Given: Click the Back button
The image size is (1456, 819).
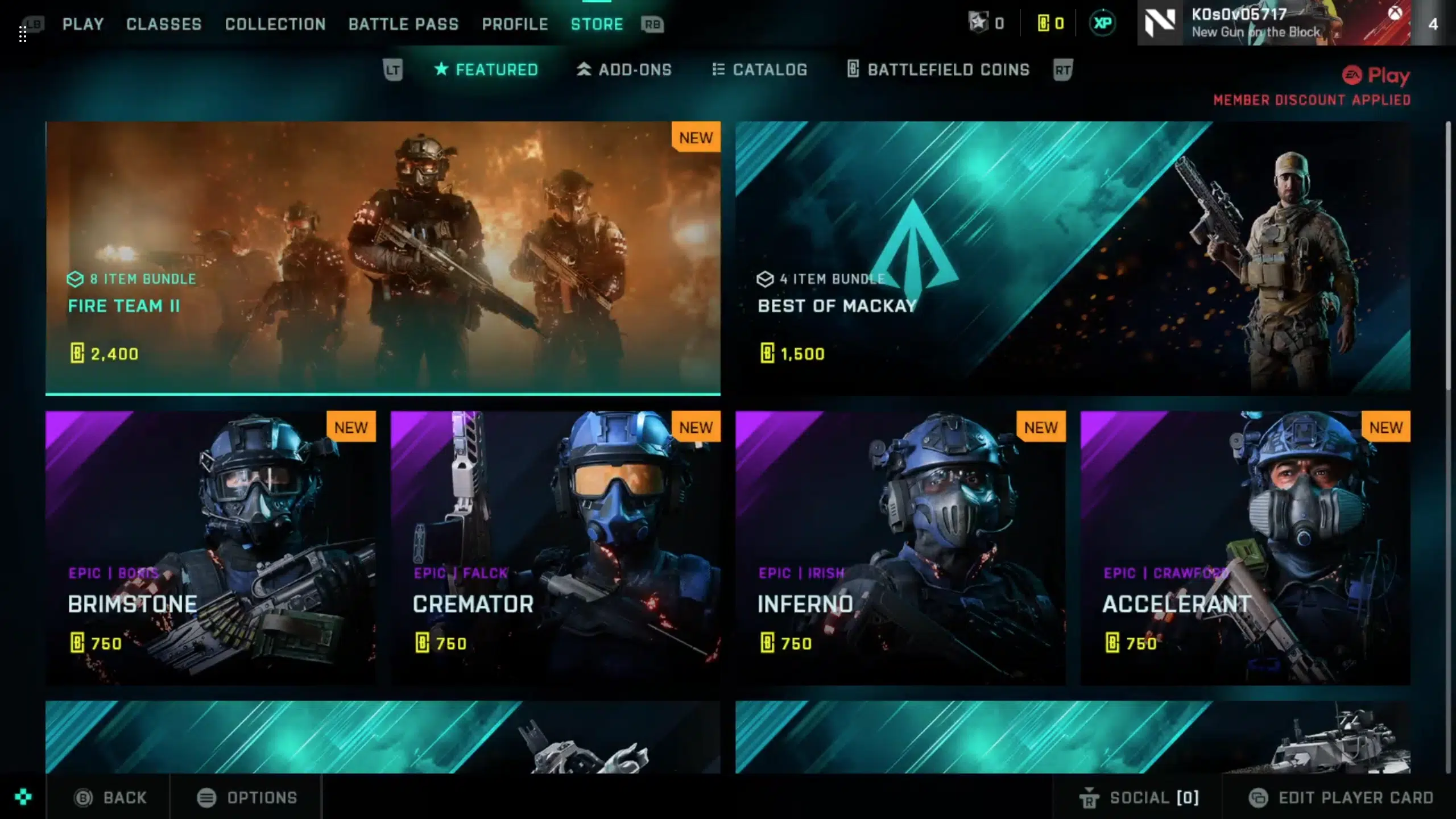Looking at the screenshot, I should pyautogui.click(x=110, y=797).
